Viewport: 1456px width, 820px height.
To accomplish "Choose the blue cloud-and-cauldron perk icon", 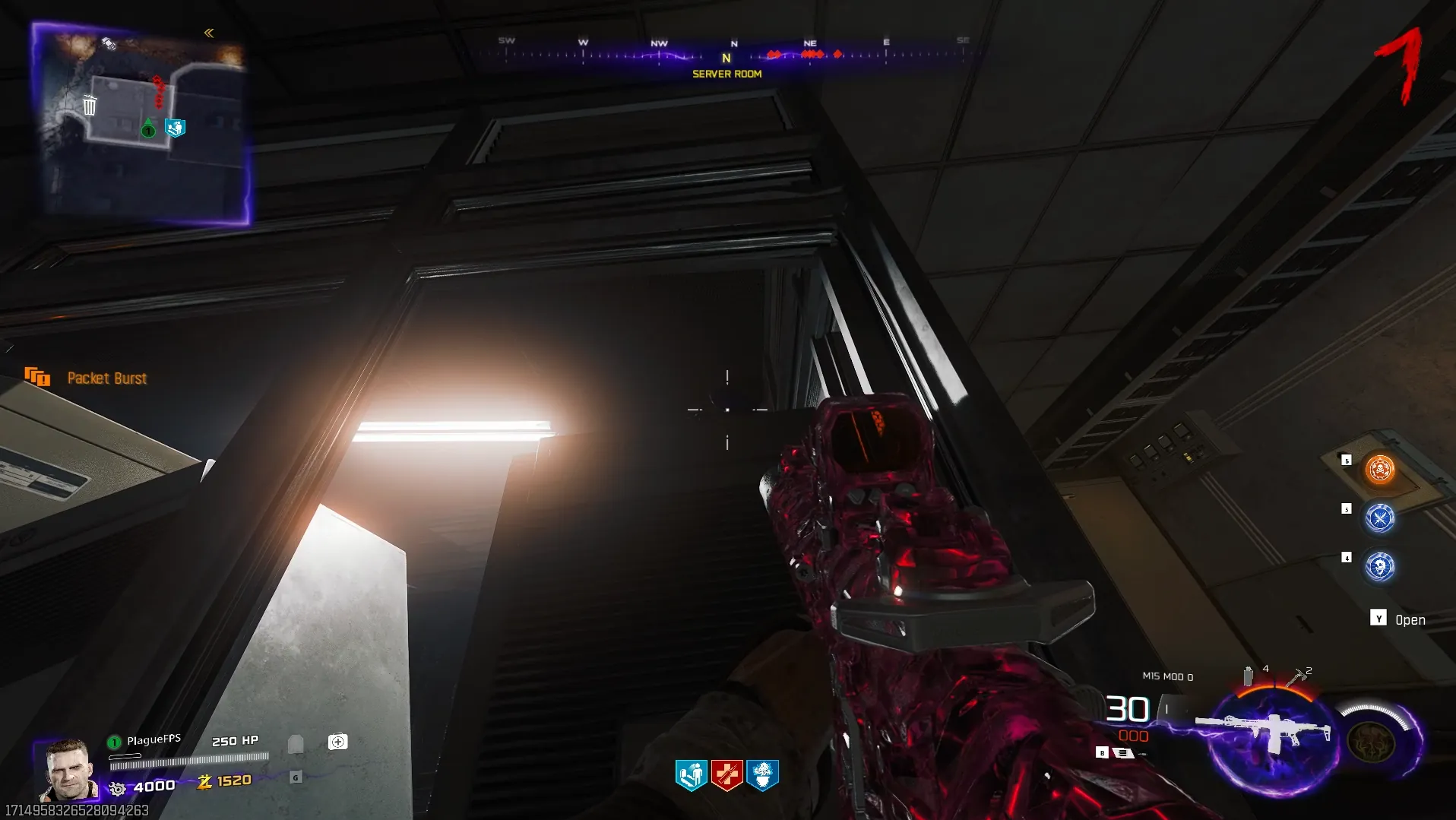I will (x=762, y=775).
